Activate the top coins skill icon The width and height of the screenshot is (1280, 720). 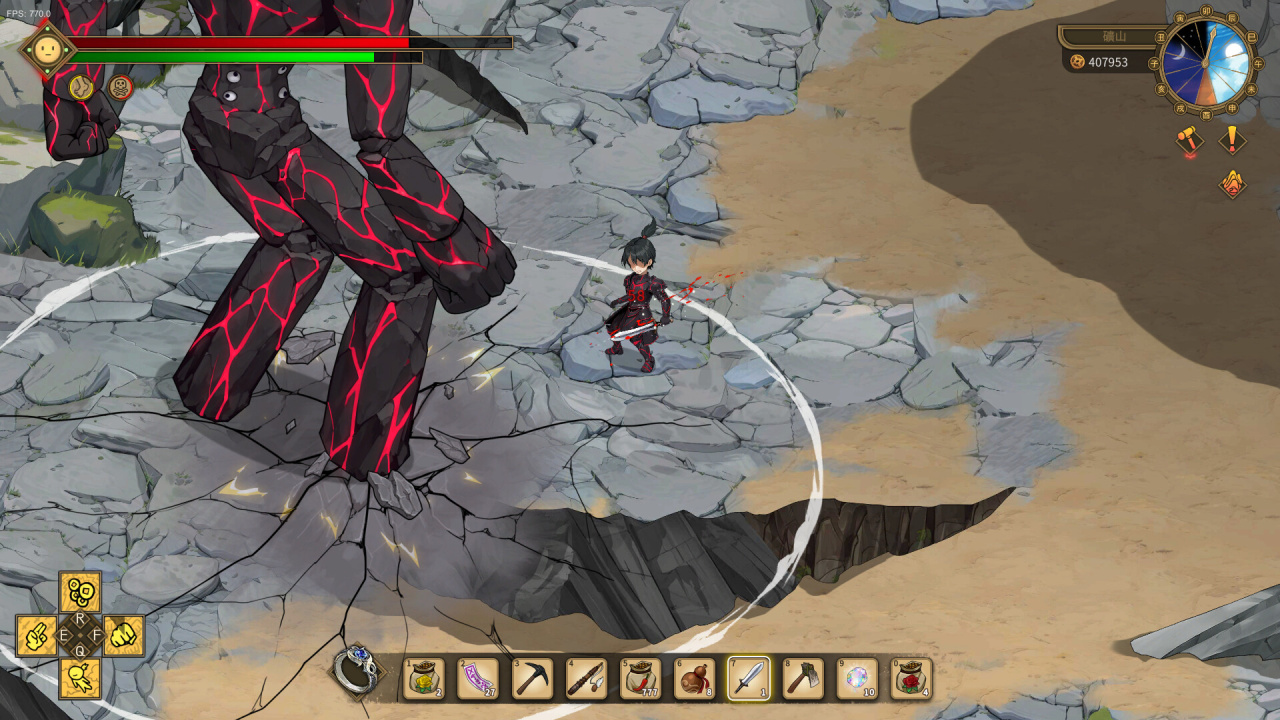pos(80,592)
